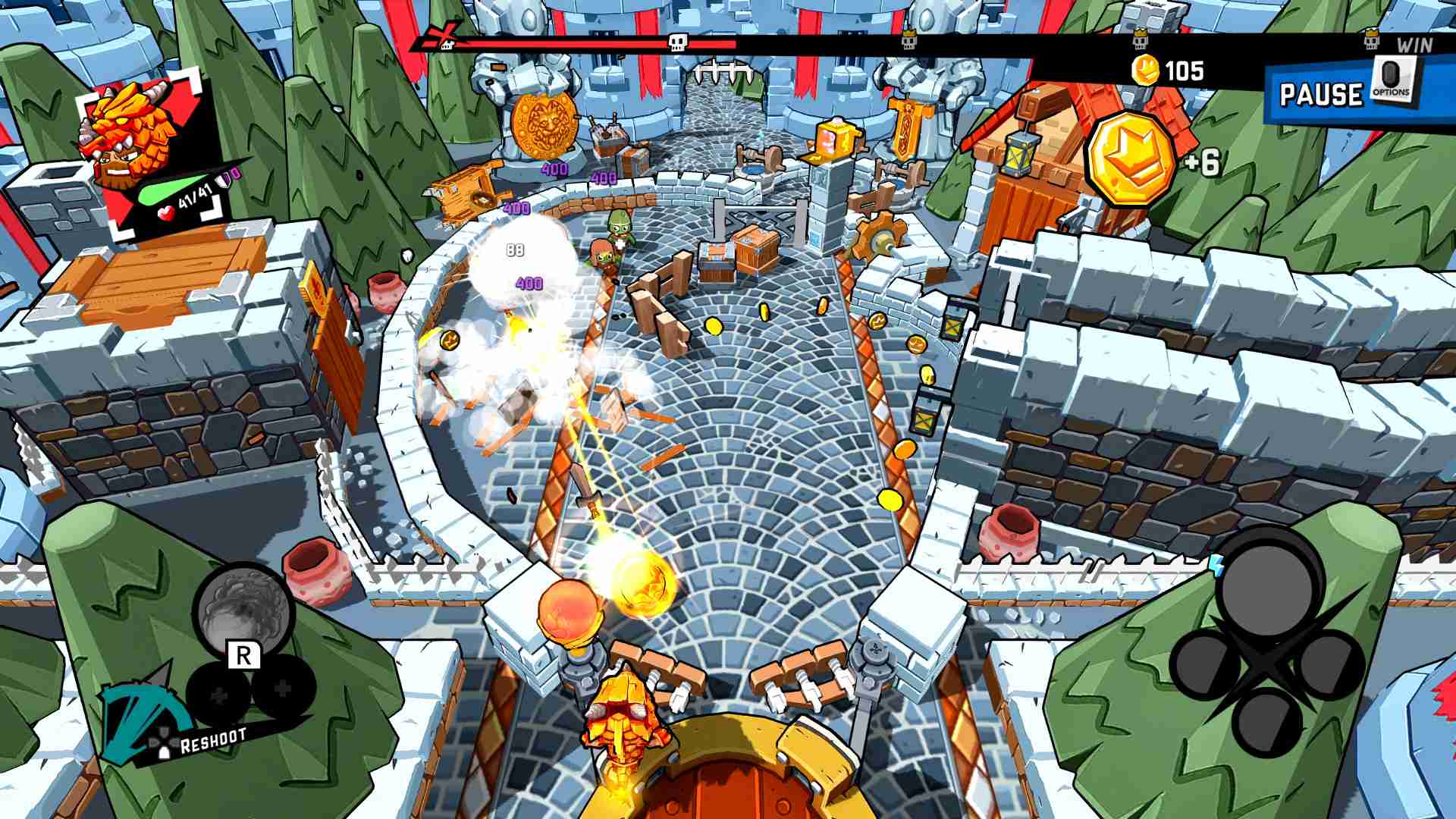Image resolution: width=1456 pixels, height=819 pixels.
Task: Click the coin counter showing 105
Action: click(x=1183, y=70)
